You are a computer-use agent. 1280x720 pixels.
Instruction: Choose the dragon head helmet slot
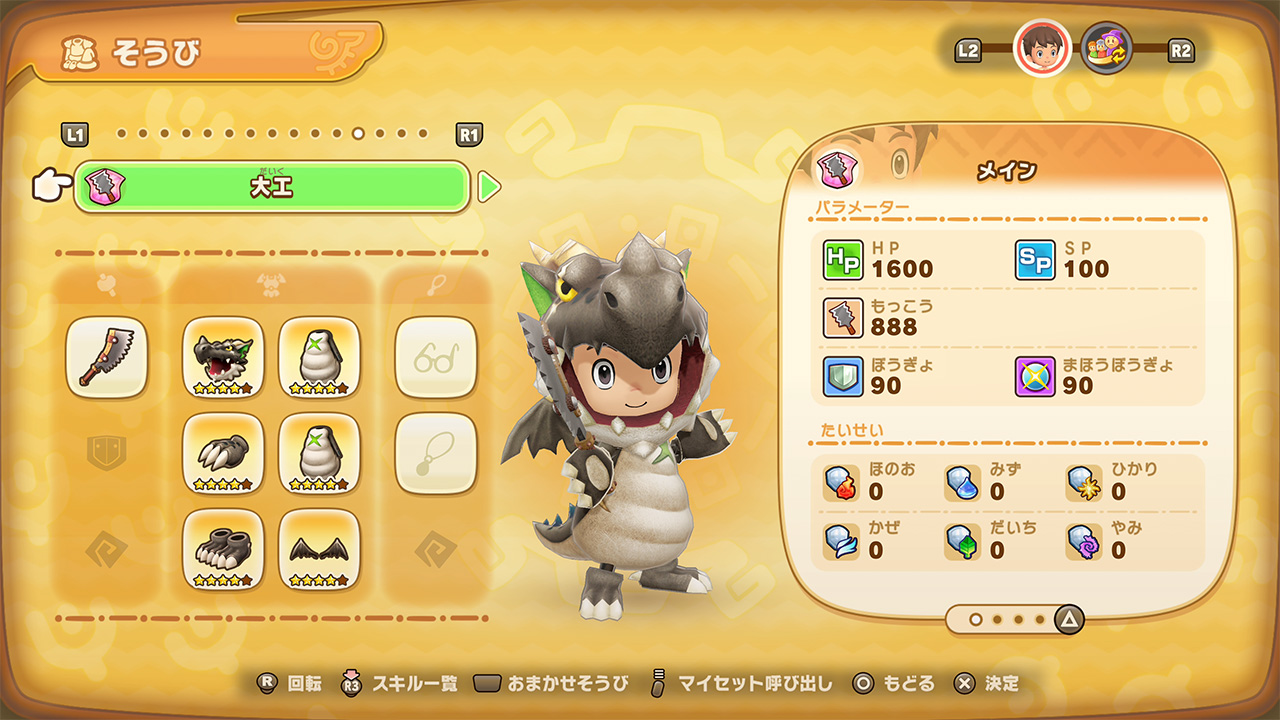click(x=223, y=357)
